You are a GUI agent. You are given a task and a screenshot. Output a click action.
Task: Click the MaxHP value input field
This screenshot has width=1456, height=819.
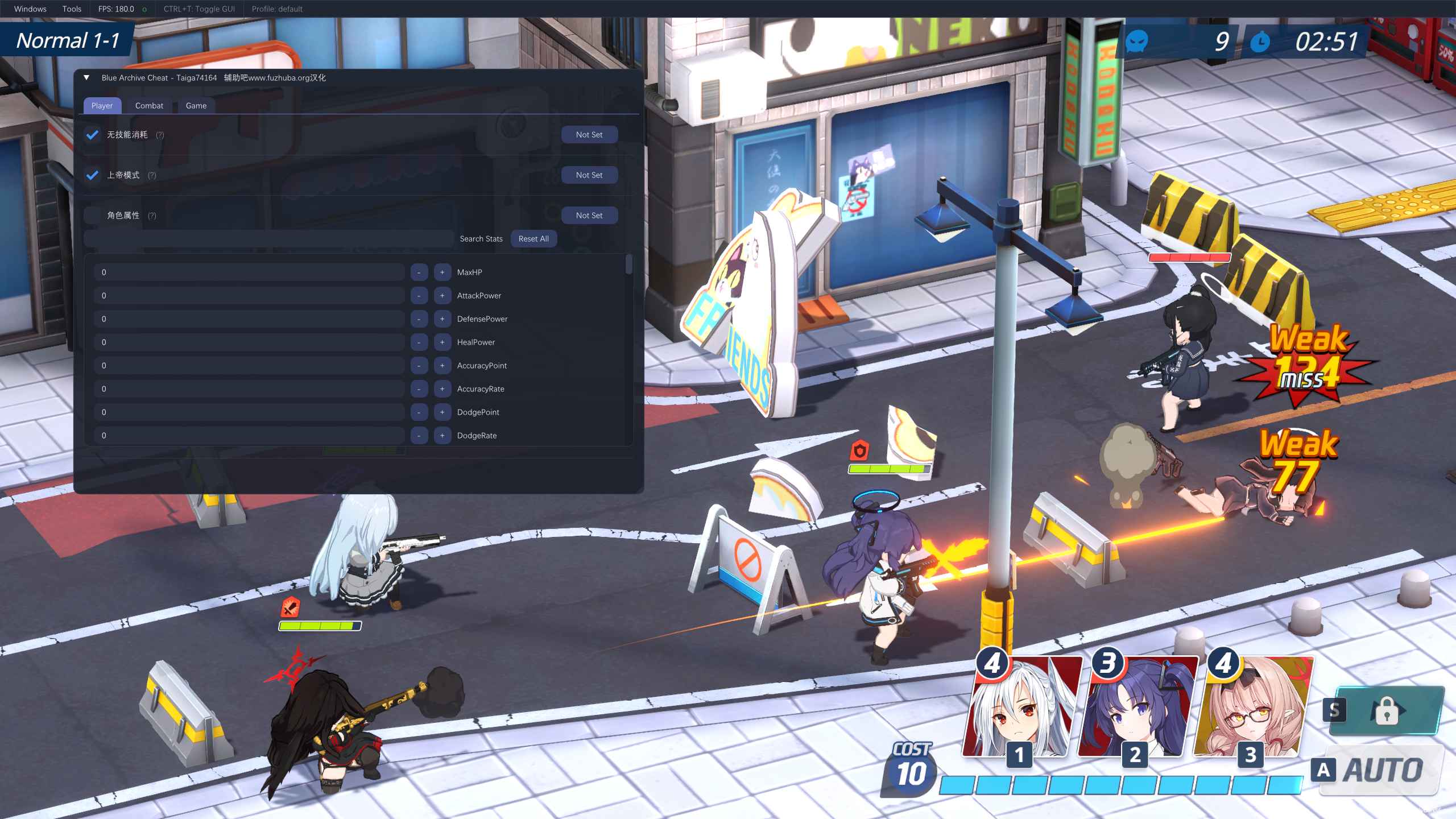point(249,272)
